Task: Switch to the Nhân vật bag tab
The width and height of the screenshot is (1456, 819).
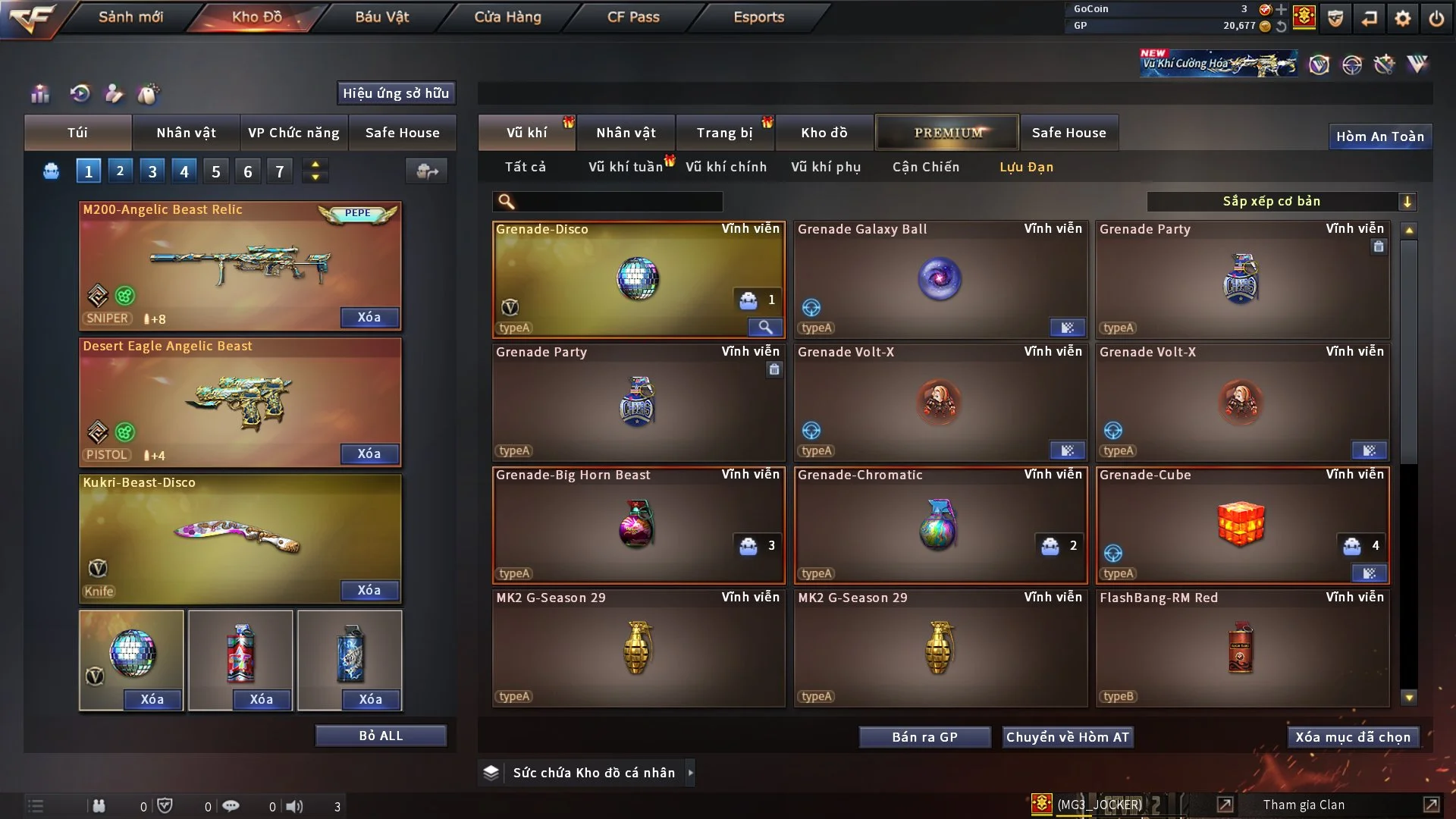Action: click(x=186, y=133)
